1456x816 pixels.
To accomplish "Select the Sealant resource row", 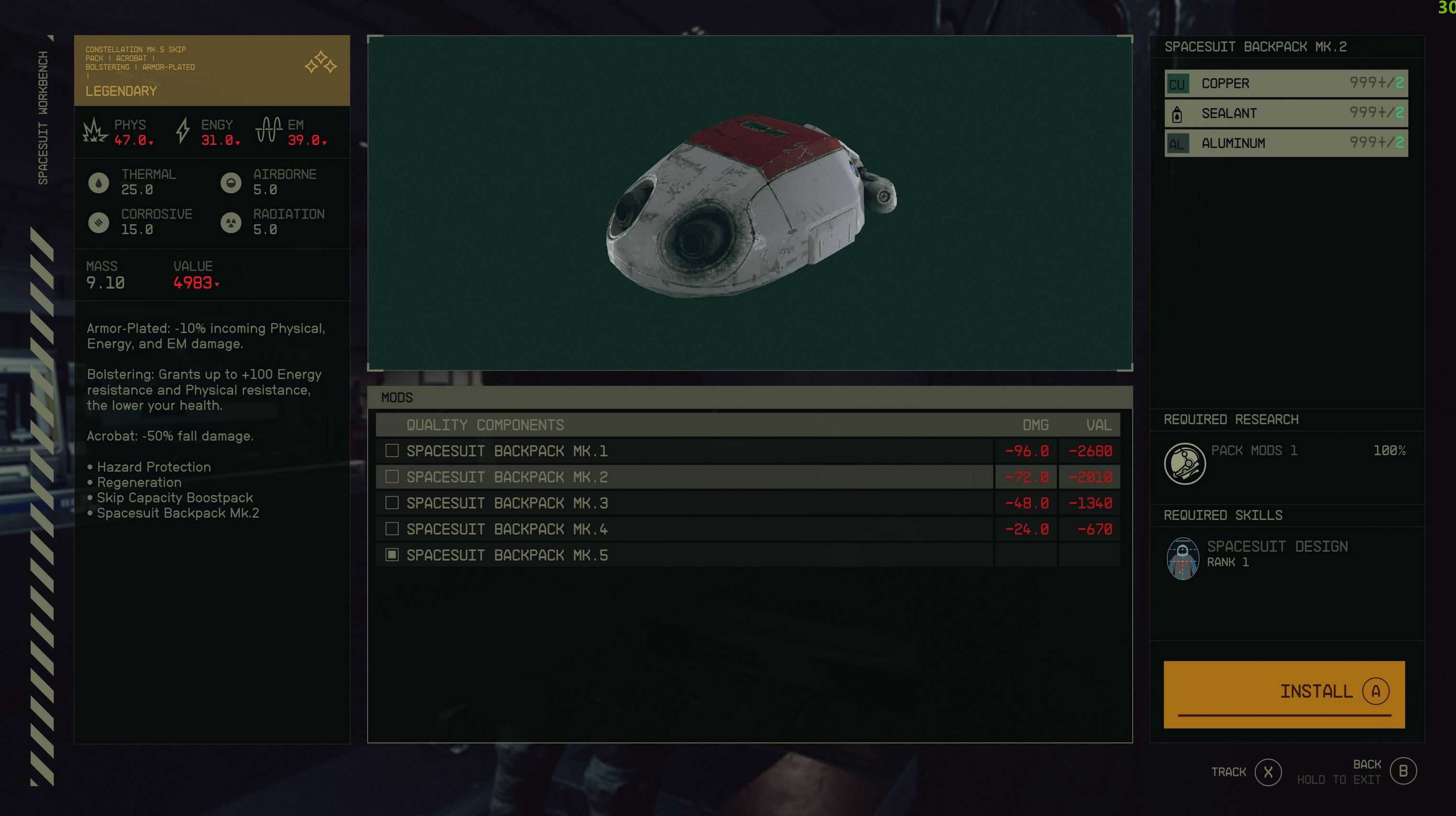I will (x=1285, y=114).
